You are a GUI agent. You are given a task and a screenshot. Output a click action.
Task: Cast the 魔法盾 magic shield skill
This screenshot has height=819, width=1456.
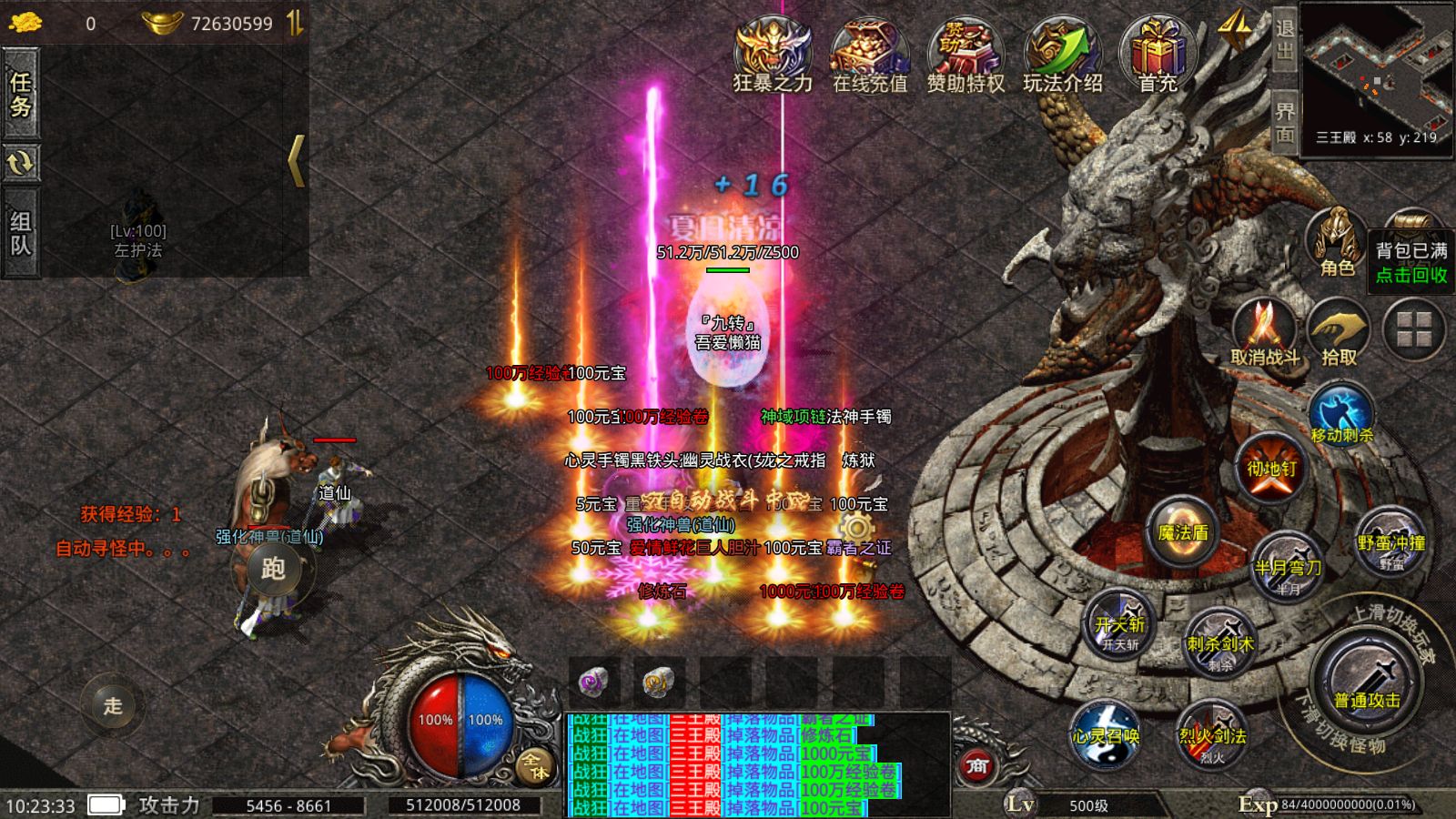tap(1182, 531)
